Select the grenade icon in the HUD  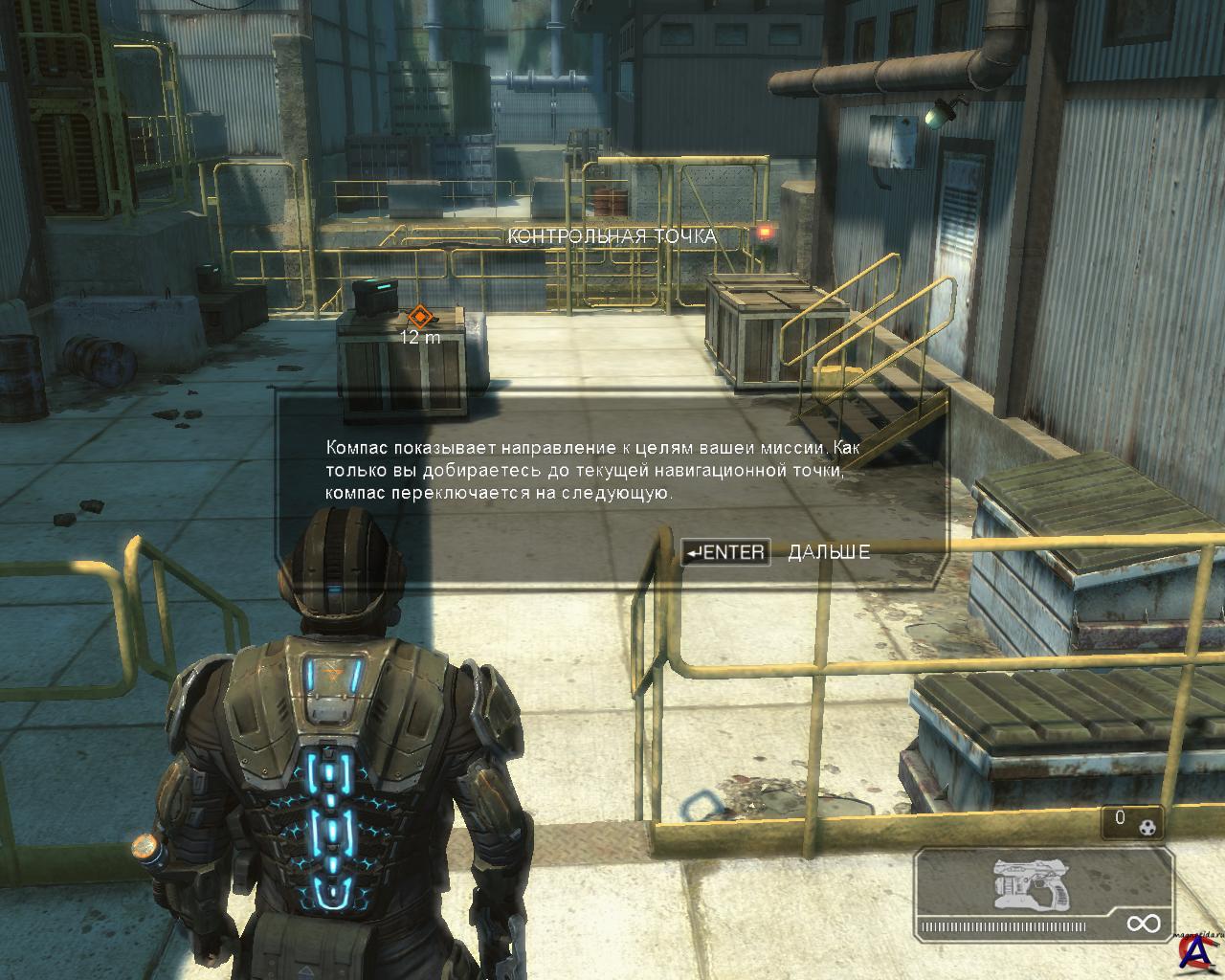pos(1147,821)
